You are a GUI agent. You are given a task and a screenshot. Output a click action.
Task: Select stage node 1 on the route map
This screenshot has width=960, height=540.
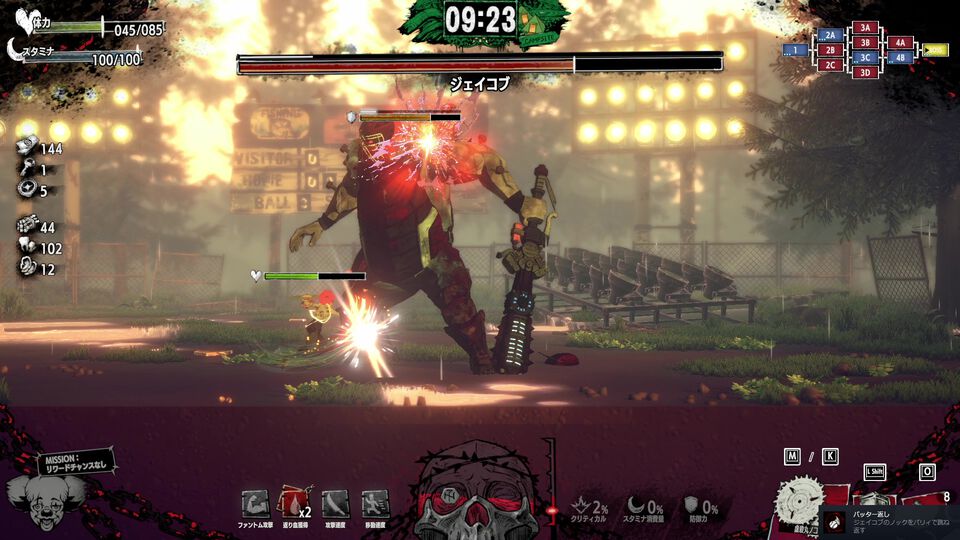[x=795, y=49]
